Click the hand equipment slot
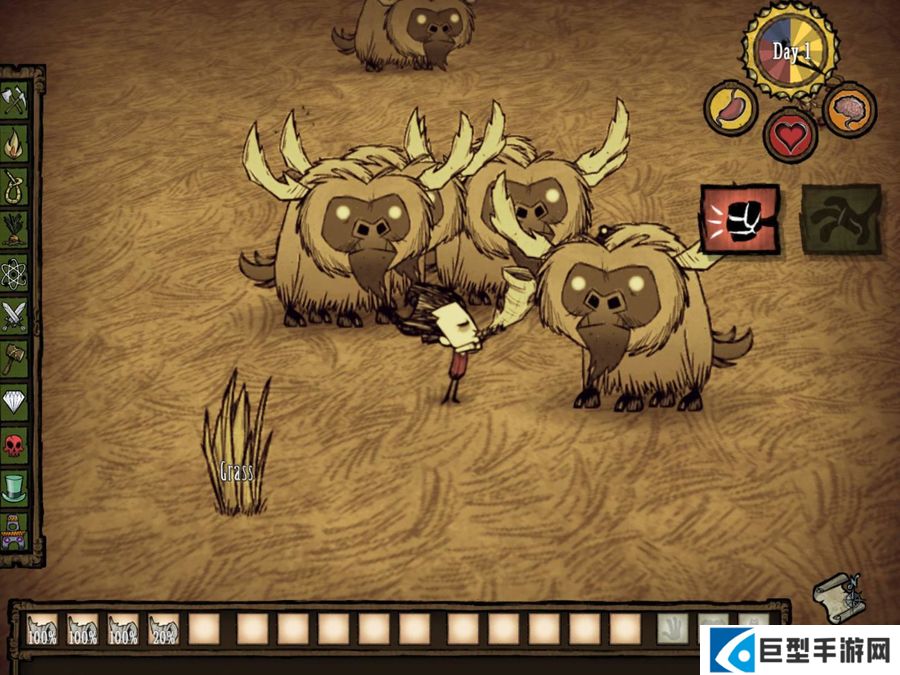Viewport: 900px width, 675px height. coord(672,628)
